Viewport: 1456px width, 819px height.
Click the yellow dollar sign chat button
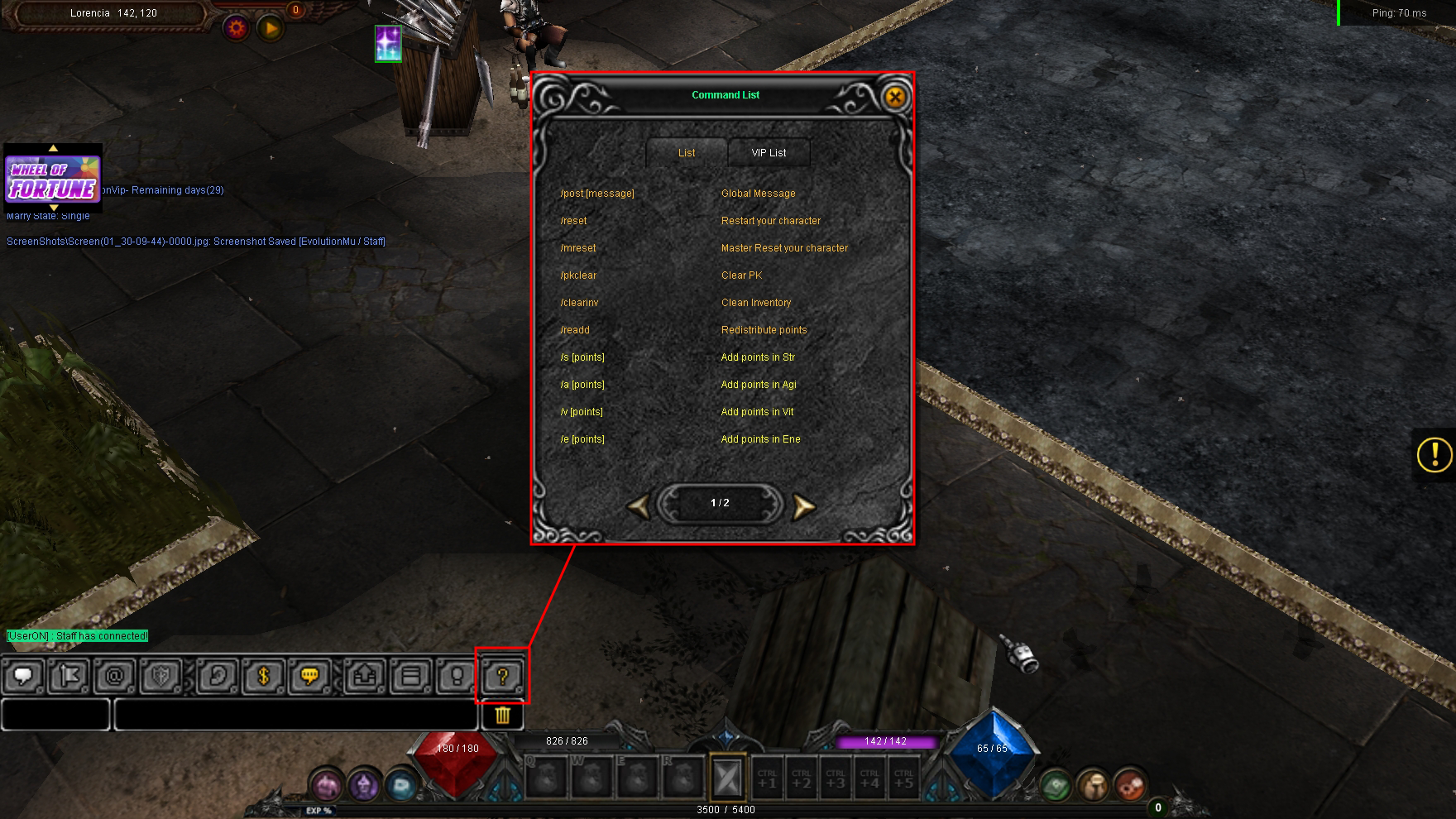coord(264,677)
